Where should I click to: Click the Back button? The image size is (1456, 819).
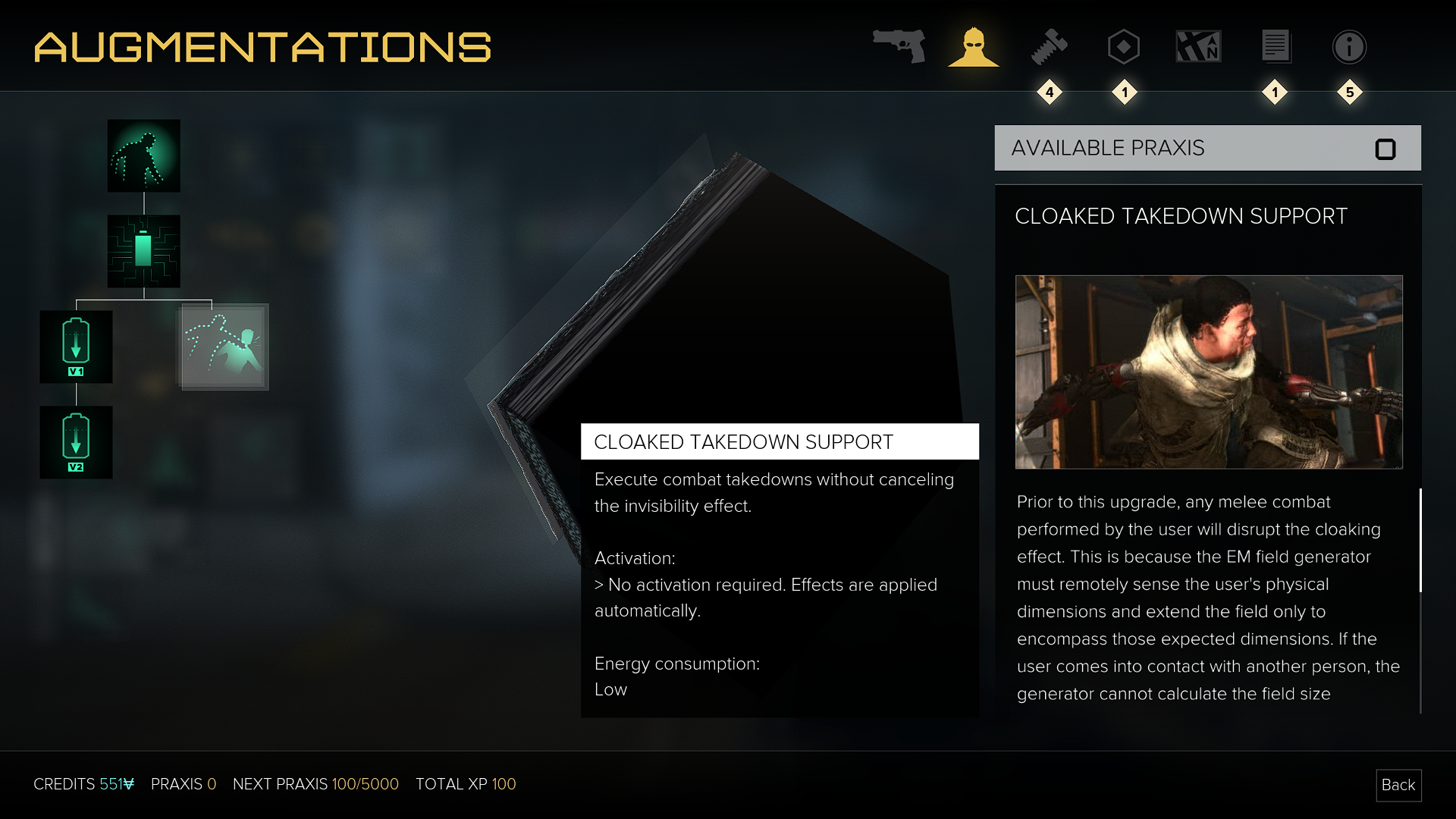tap(1398, 785)
